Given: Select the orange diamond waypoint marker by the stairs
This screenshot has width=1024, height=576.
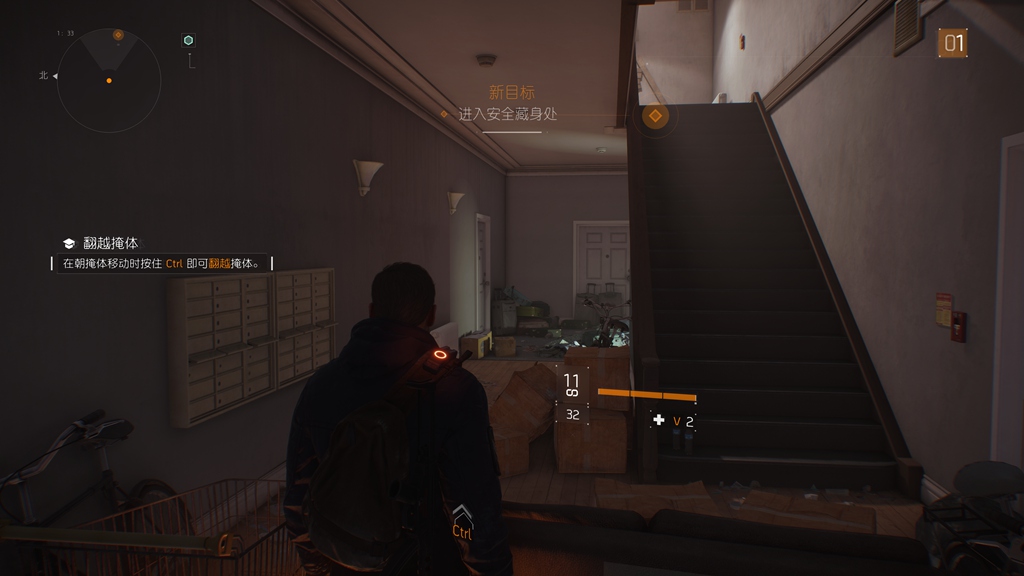Looking at the screenshot, I should pyautogui.click(x=655, y=117).
